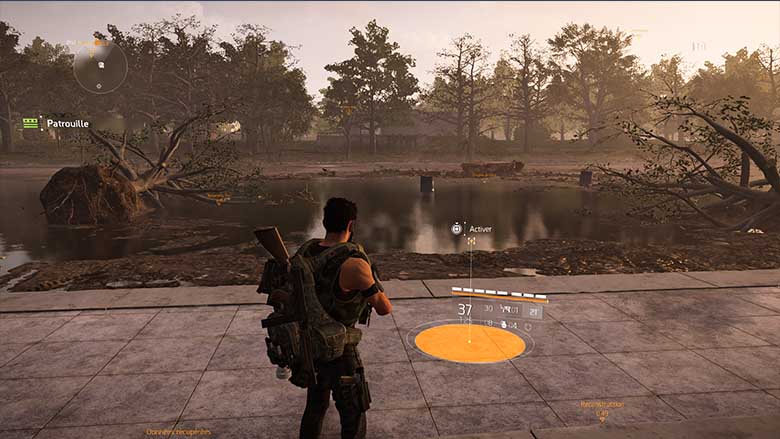Click the orange circular skill deploy zone
The image size is (780, 439).
(469, 343)
